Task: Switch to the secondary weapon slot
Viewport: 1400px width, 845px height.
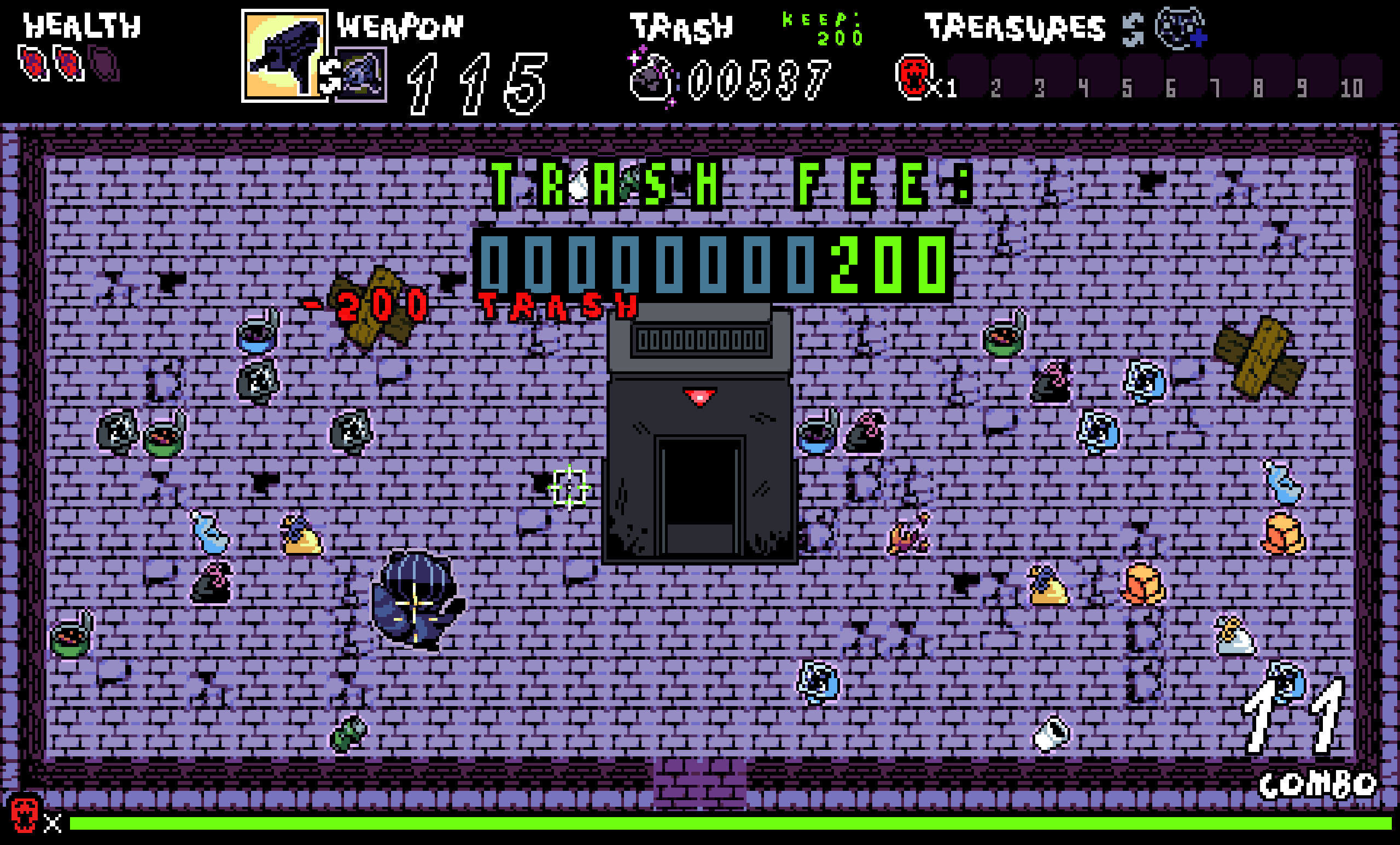Action: [361, 75]
